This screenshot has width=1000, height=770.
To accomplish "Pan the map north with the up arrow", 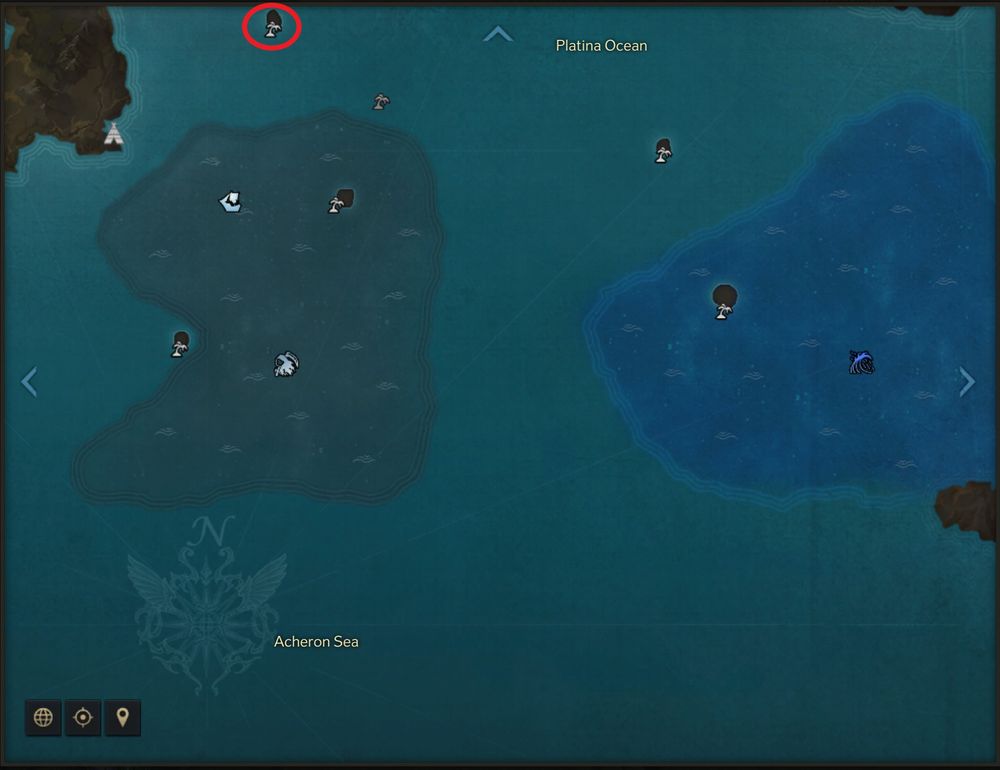I will 498,35.
